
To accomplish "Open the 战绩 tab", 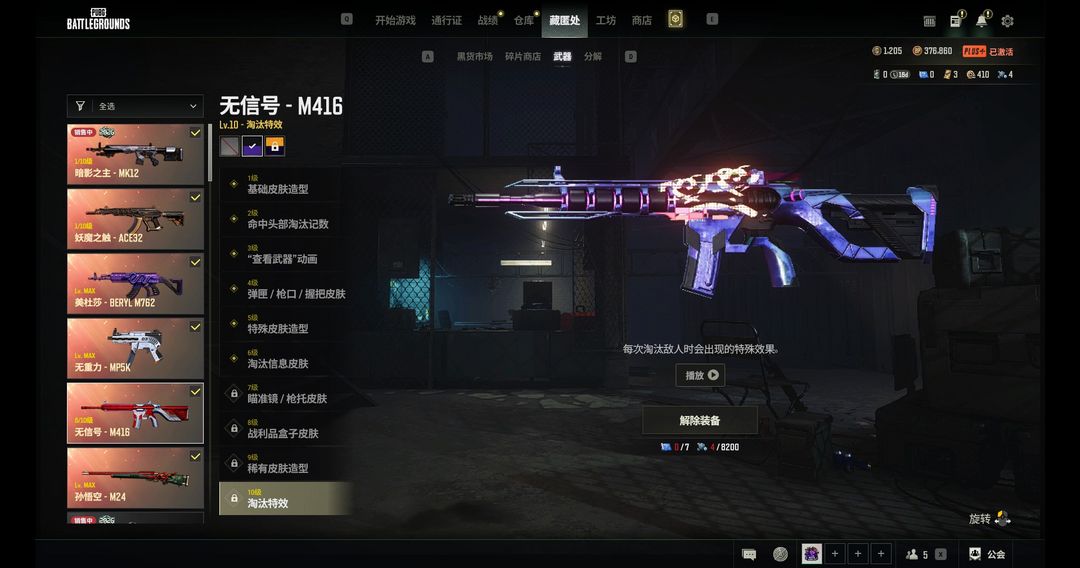I will tap(487, 21).
